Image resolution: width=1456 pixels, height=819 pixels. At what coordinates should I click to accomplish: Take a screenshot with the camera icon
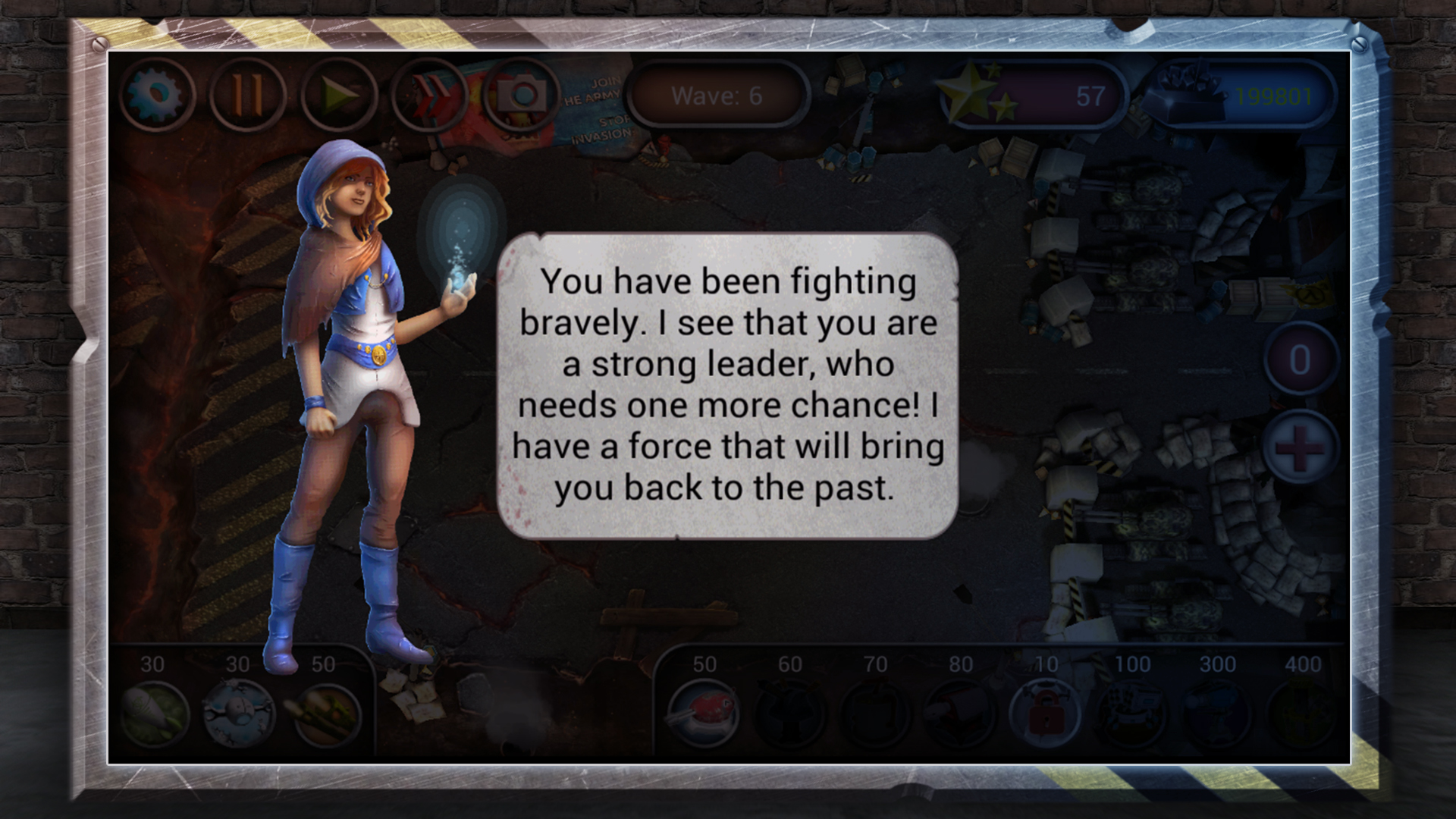[x=521, y=96]
